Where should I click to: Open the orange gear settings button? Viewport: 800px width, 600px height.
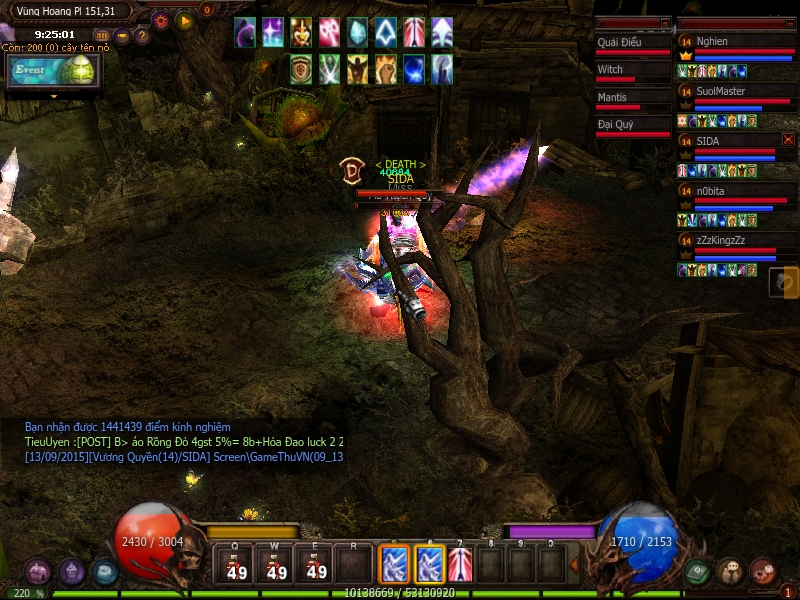tap(160, 19)
